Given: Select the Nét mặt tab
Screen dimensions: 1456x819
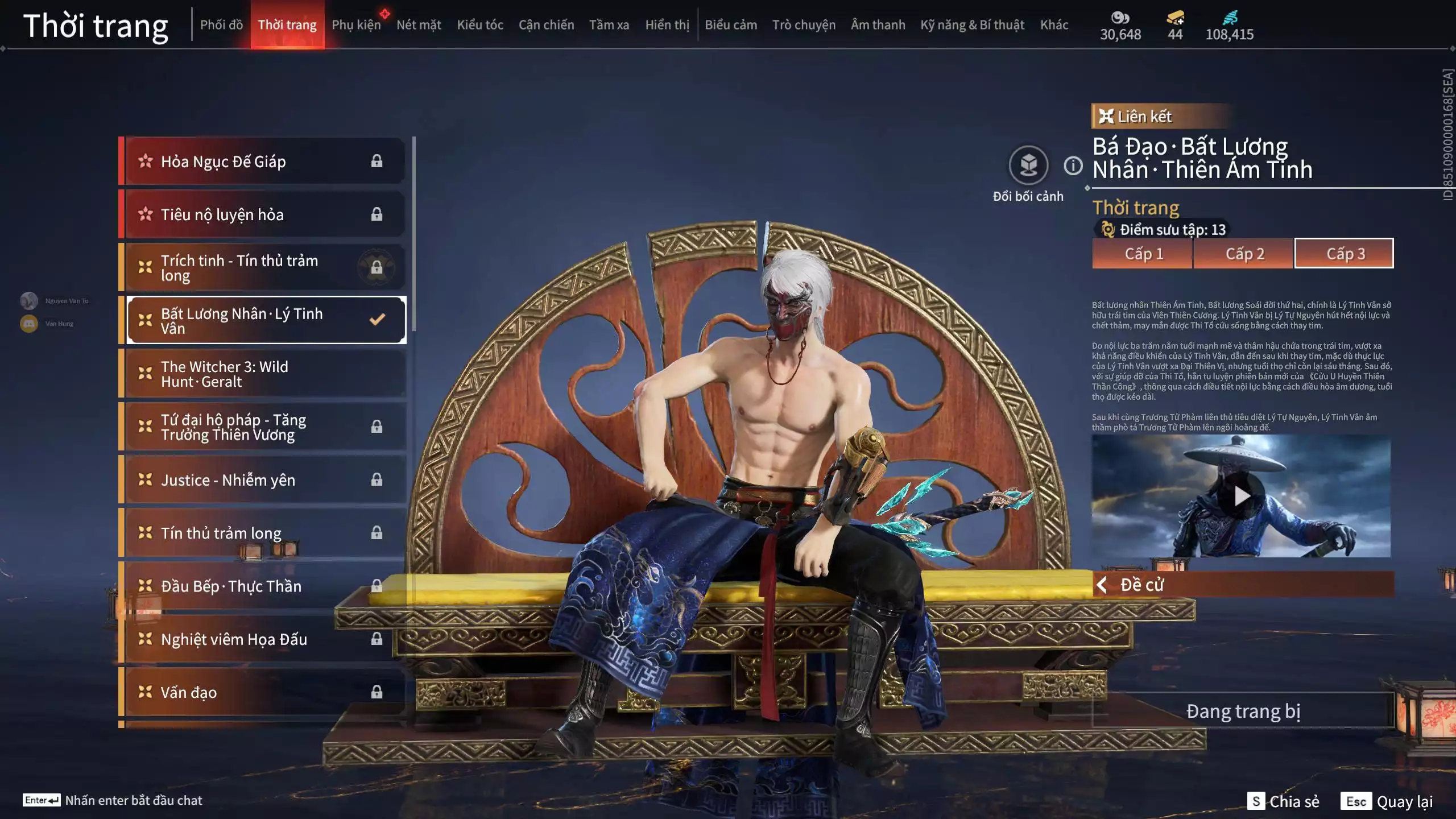Looking at the screenshot, I should (x=419, y=25).
